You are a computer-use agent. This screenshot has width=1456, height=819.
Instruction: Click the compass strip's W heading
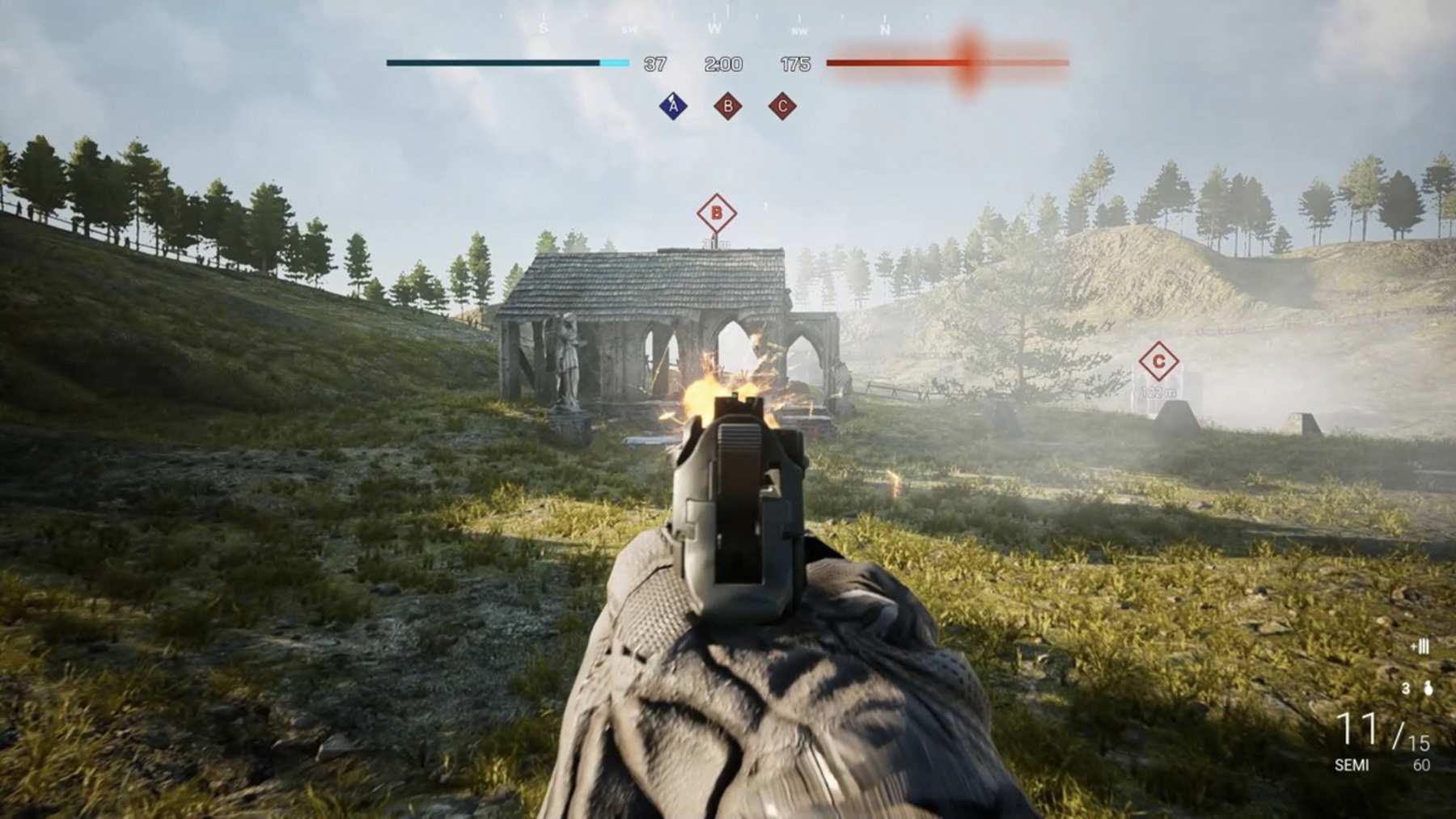(714, 29)
